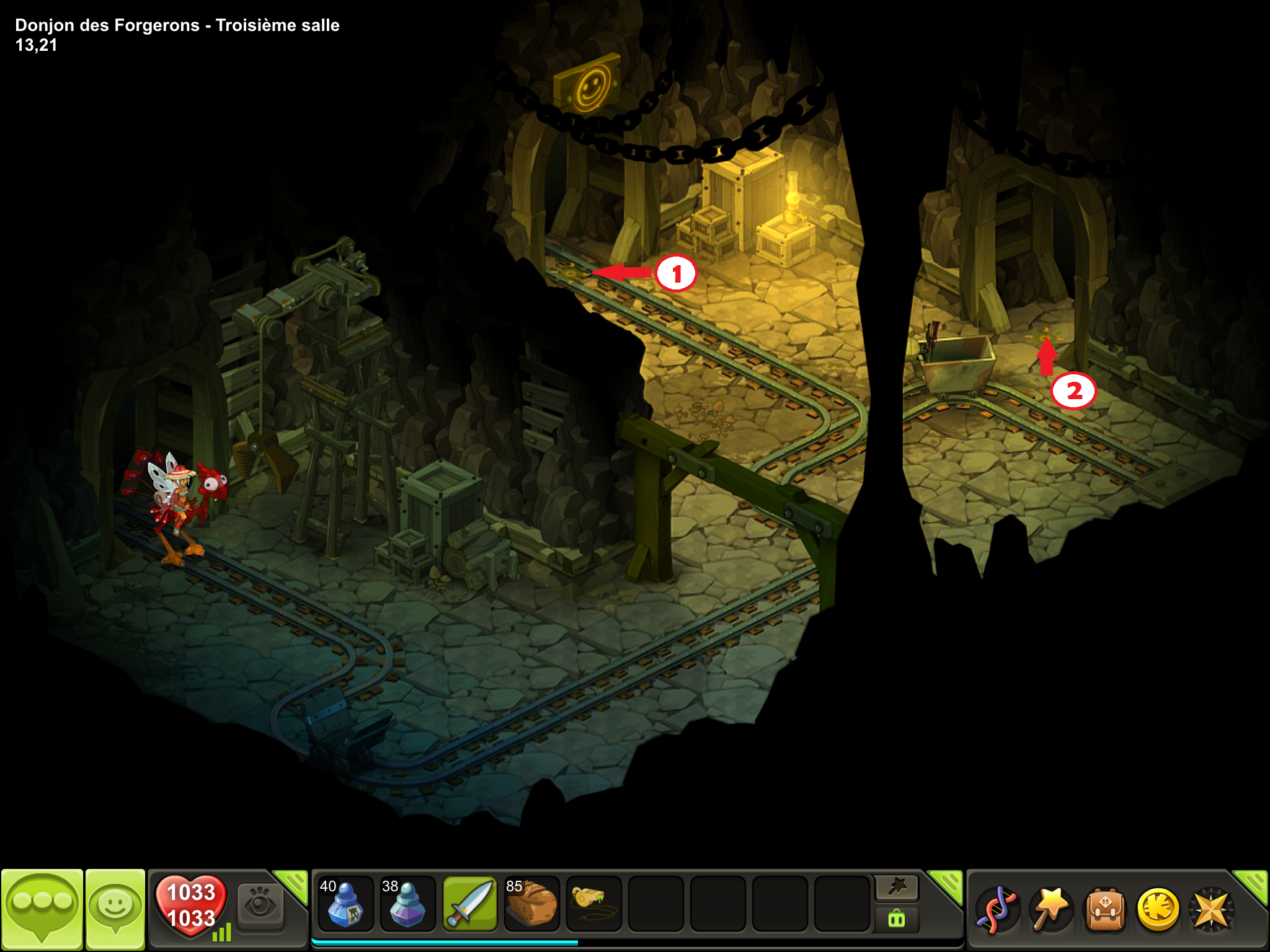Open the smiley emotes button
Screen dimensions: 1270x952
tap(115, 908)
